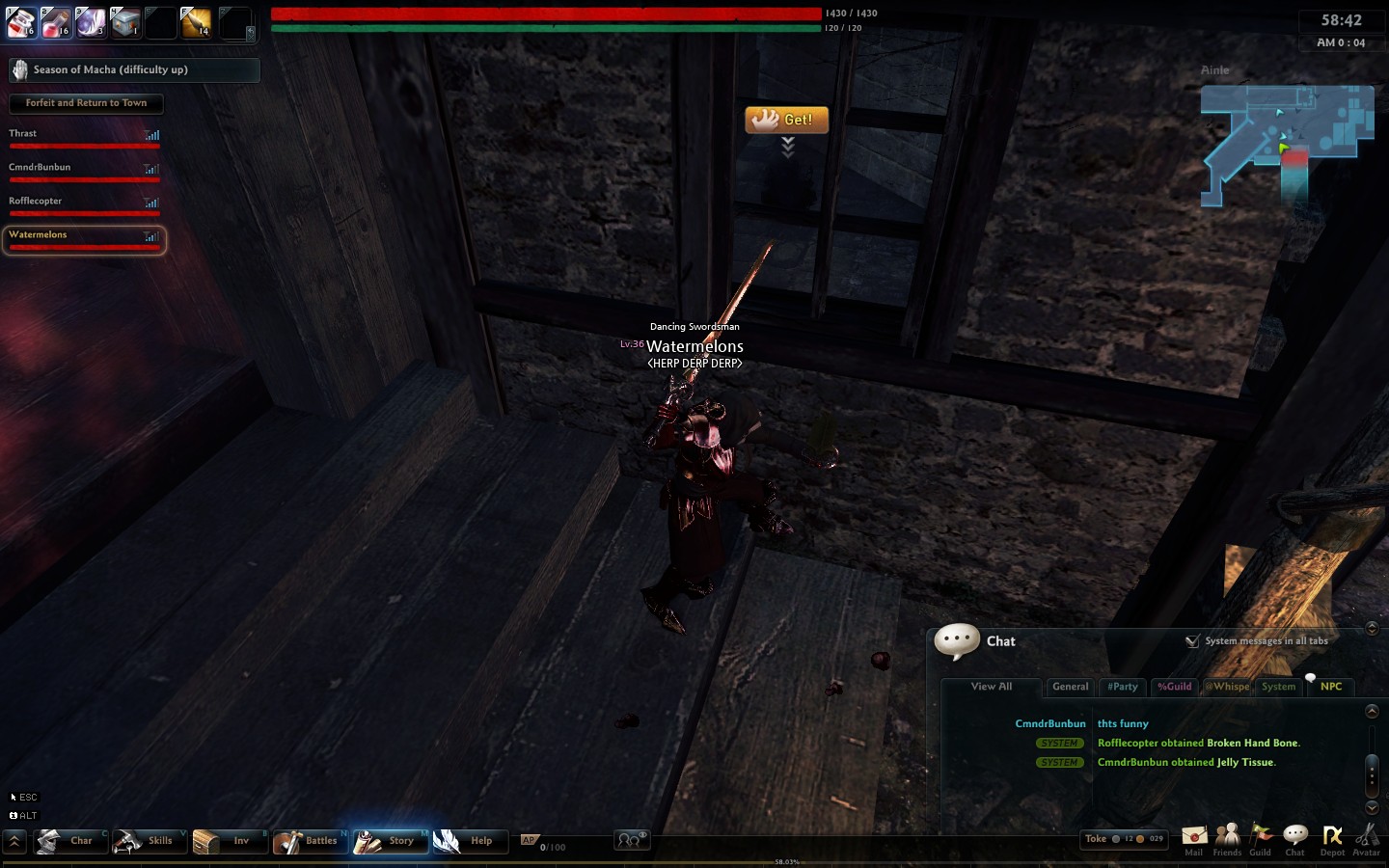Open the Help menu
1389x868 pixels.
[470, 841]
